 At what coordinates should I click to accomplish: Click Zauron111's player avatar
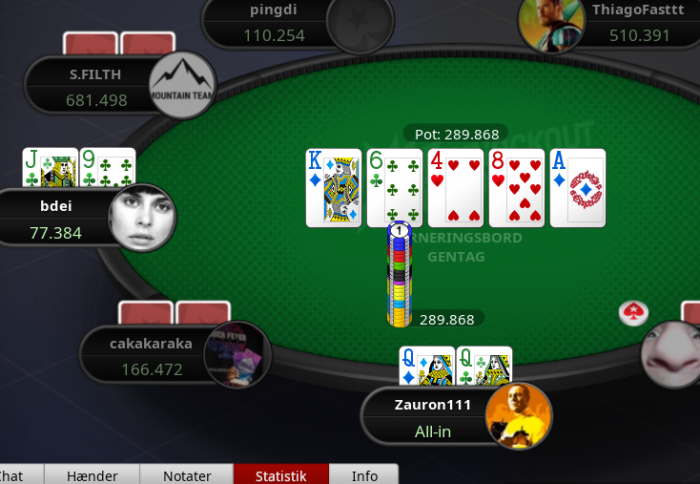[x=518, y=415]
